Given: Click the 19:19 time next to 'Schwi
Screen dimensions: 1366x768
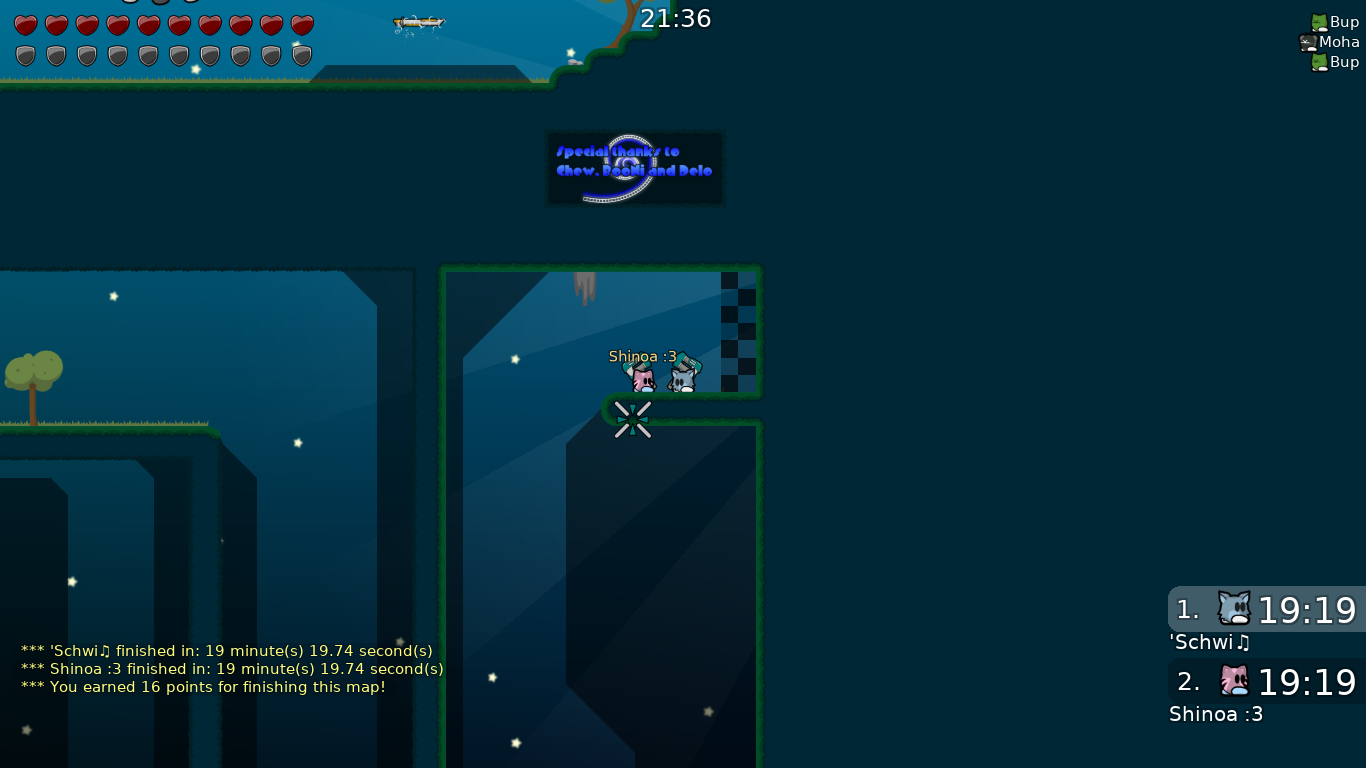Looking at the screenshot, I should pos(1306,609).
